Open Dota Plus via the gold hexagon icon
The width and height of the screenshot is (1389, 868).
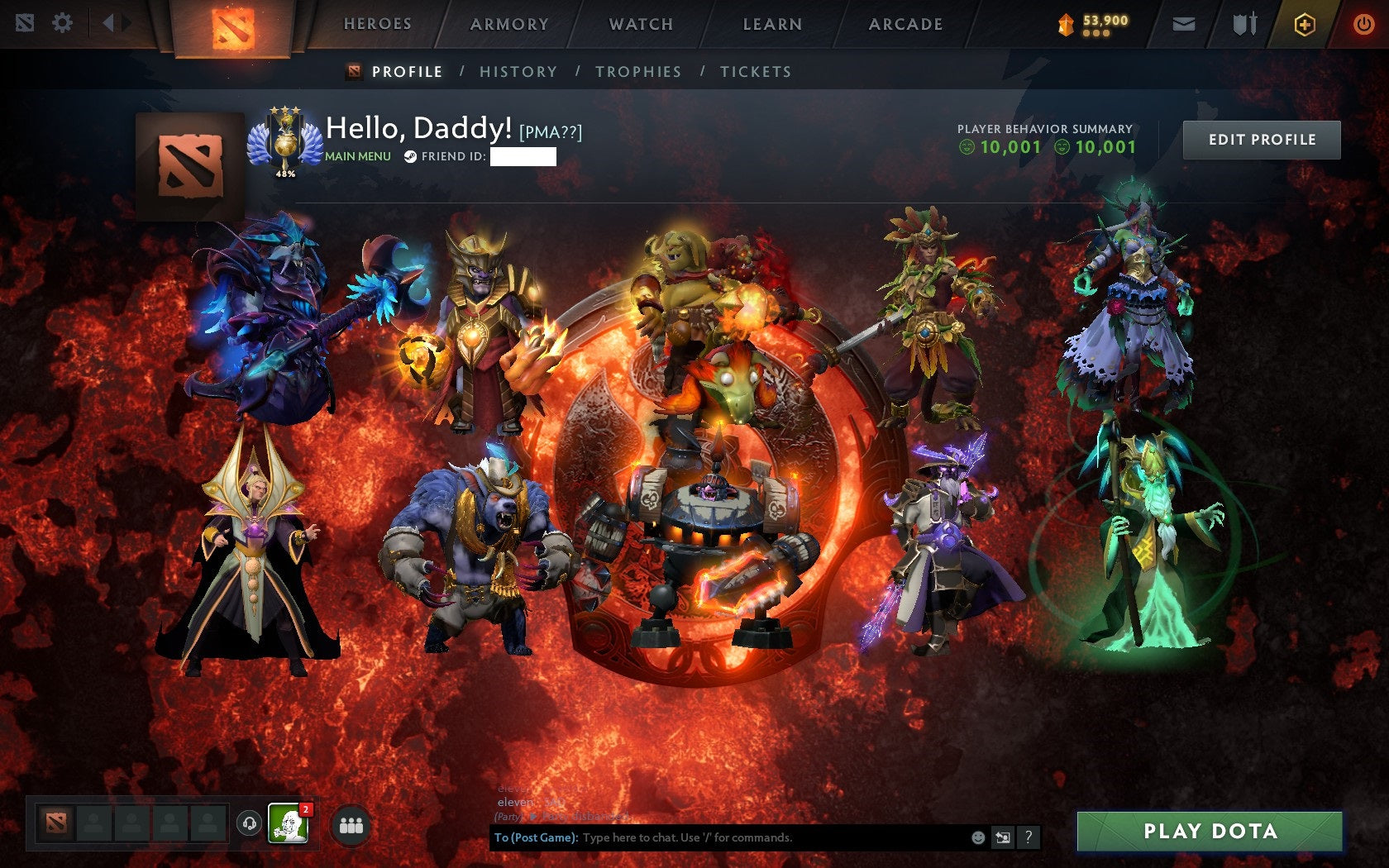click(1305, 25)
